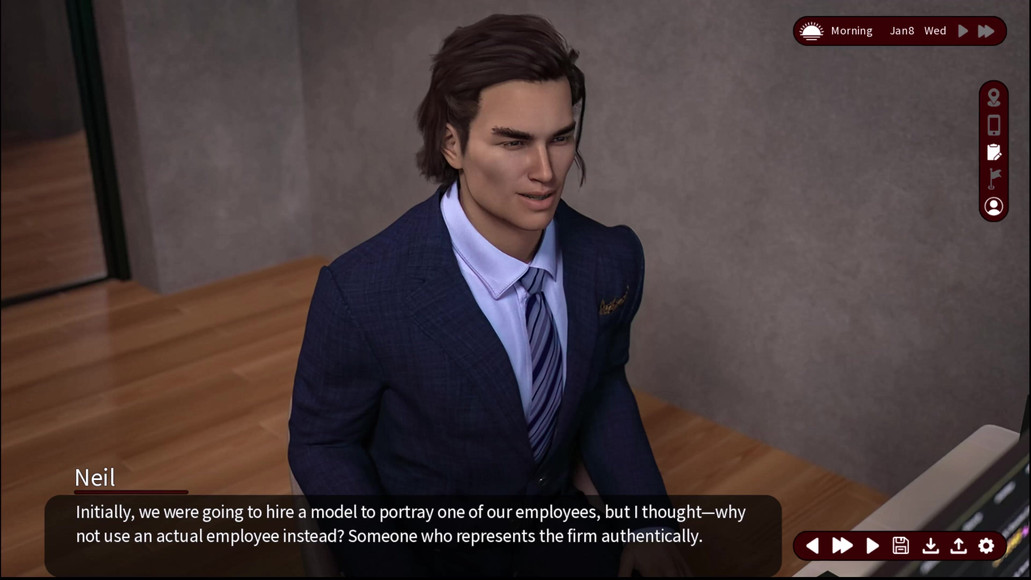Skip dialogue with the bottom fast-forward button
Viewport: 1031px width, 580px height.
(842, 546)
